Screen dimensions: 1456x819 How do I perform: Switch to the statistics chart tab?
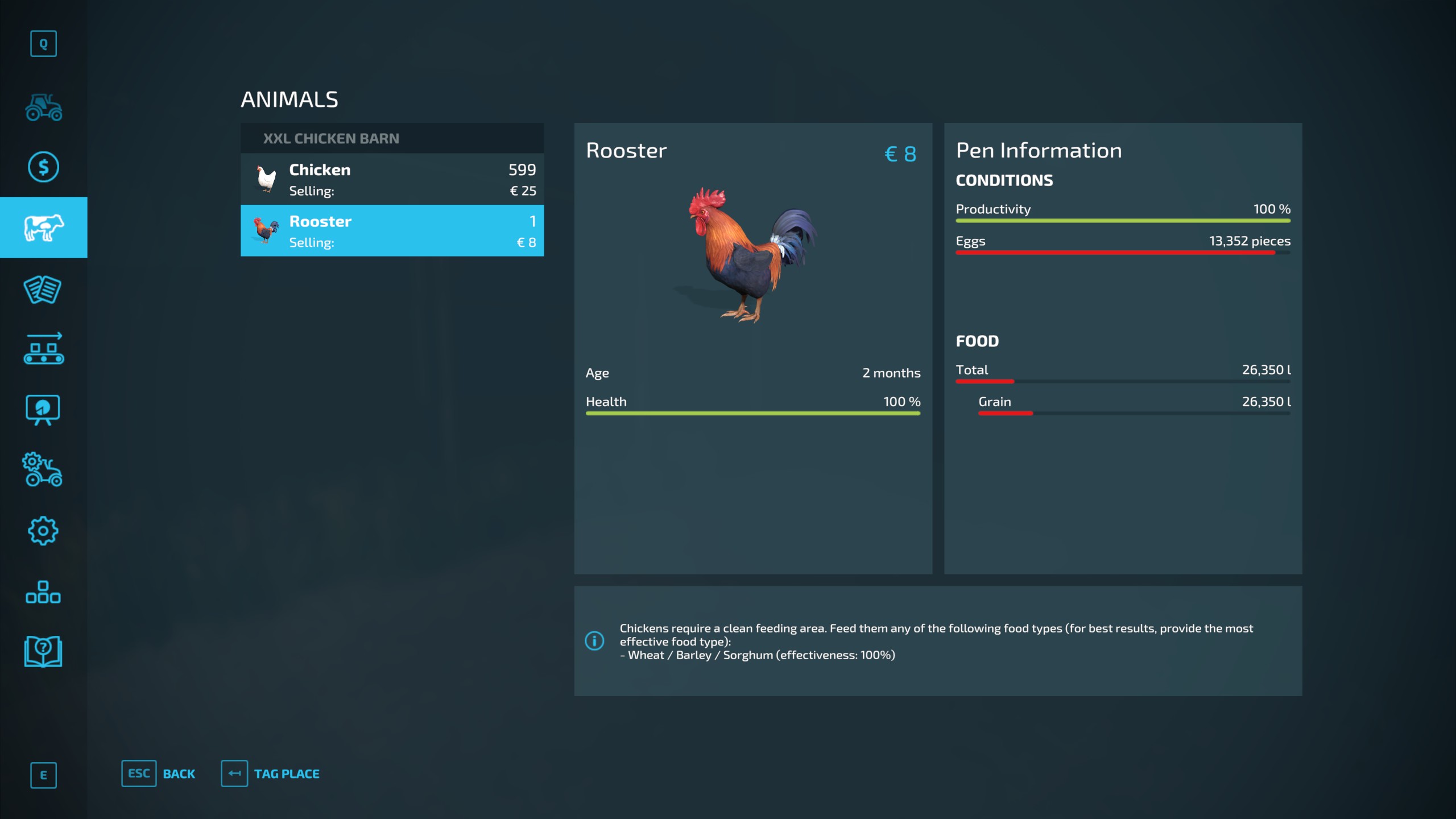coord(43,409)
